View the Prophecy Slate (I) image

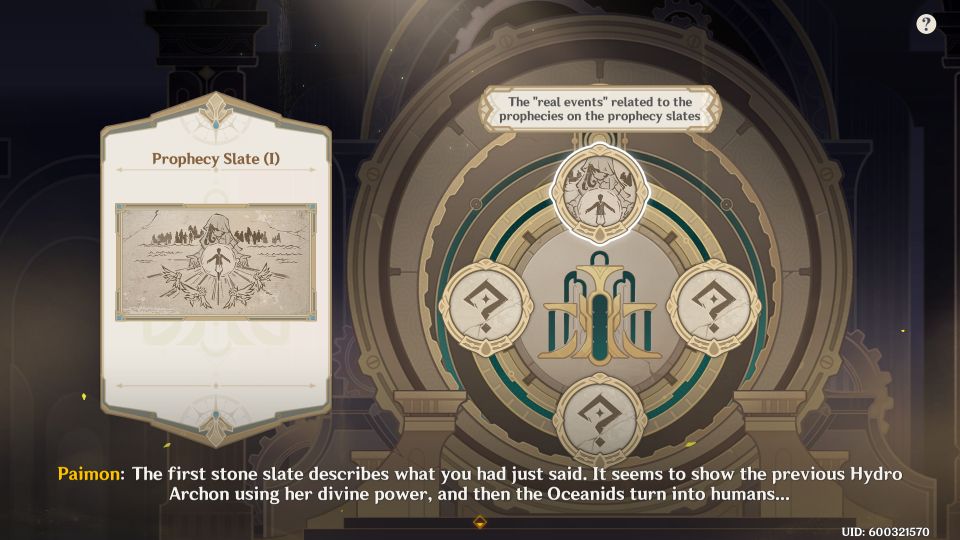pyautogui.click(x=216, y=263)
